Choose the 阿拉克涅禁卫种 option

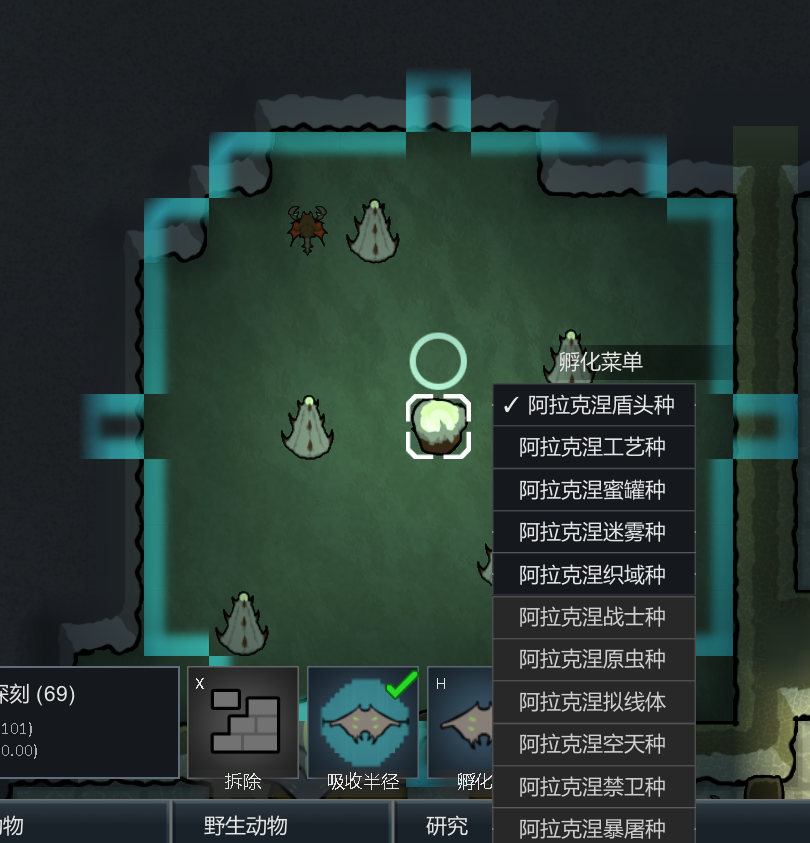594,787
